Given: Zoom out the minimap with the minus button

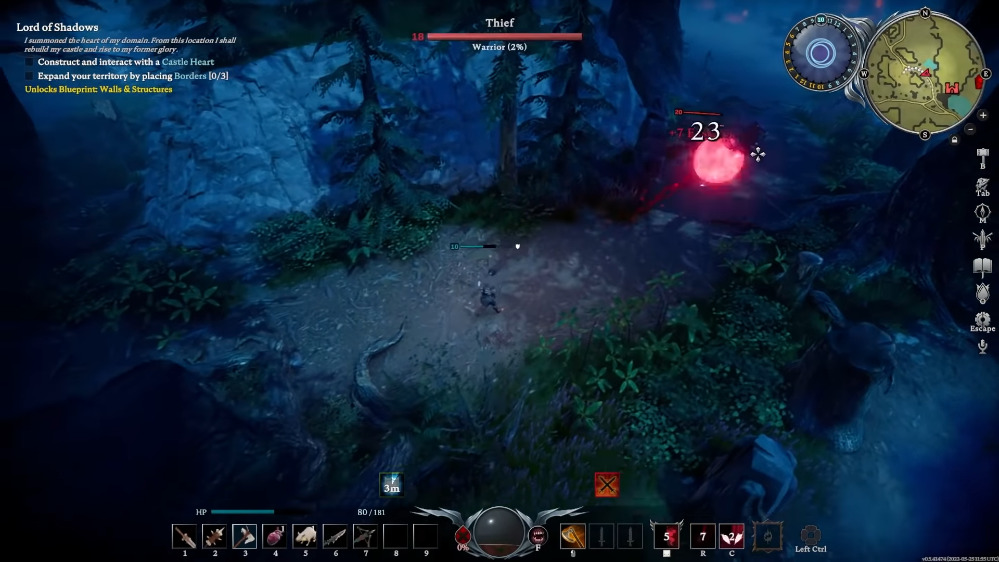Looking at the screenshot, I should coord(970,130).
